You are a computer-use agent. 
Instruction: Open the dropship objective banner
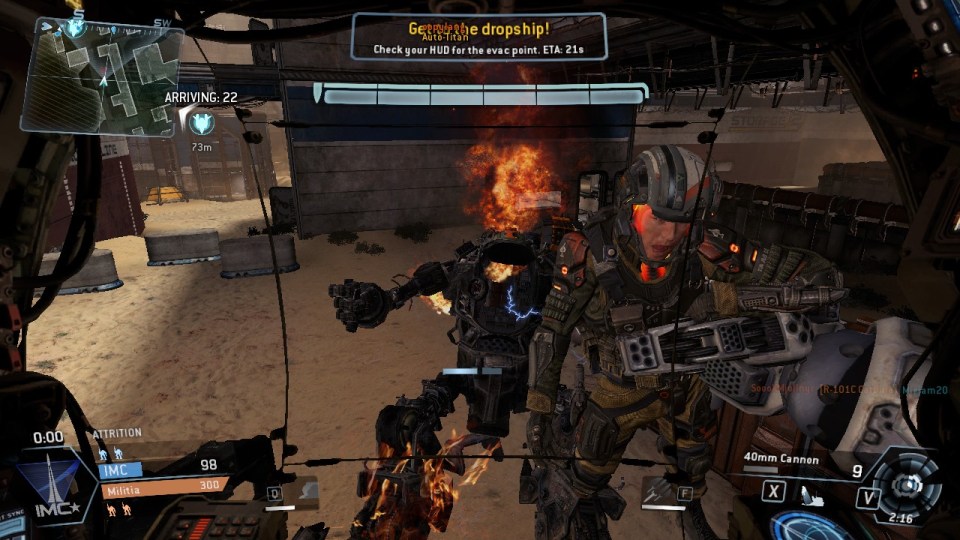click(478, 36)
